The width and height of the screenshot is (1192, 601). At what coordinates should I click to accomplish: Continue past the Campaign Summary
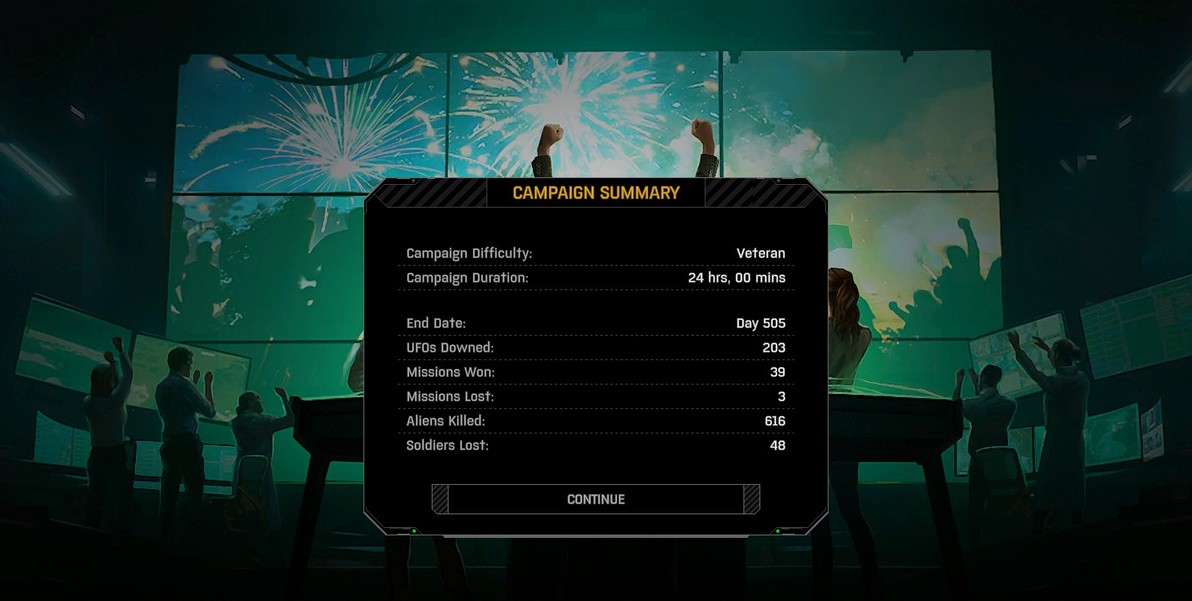tap(595, 499)
